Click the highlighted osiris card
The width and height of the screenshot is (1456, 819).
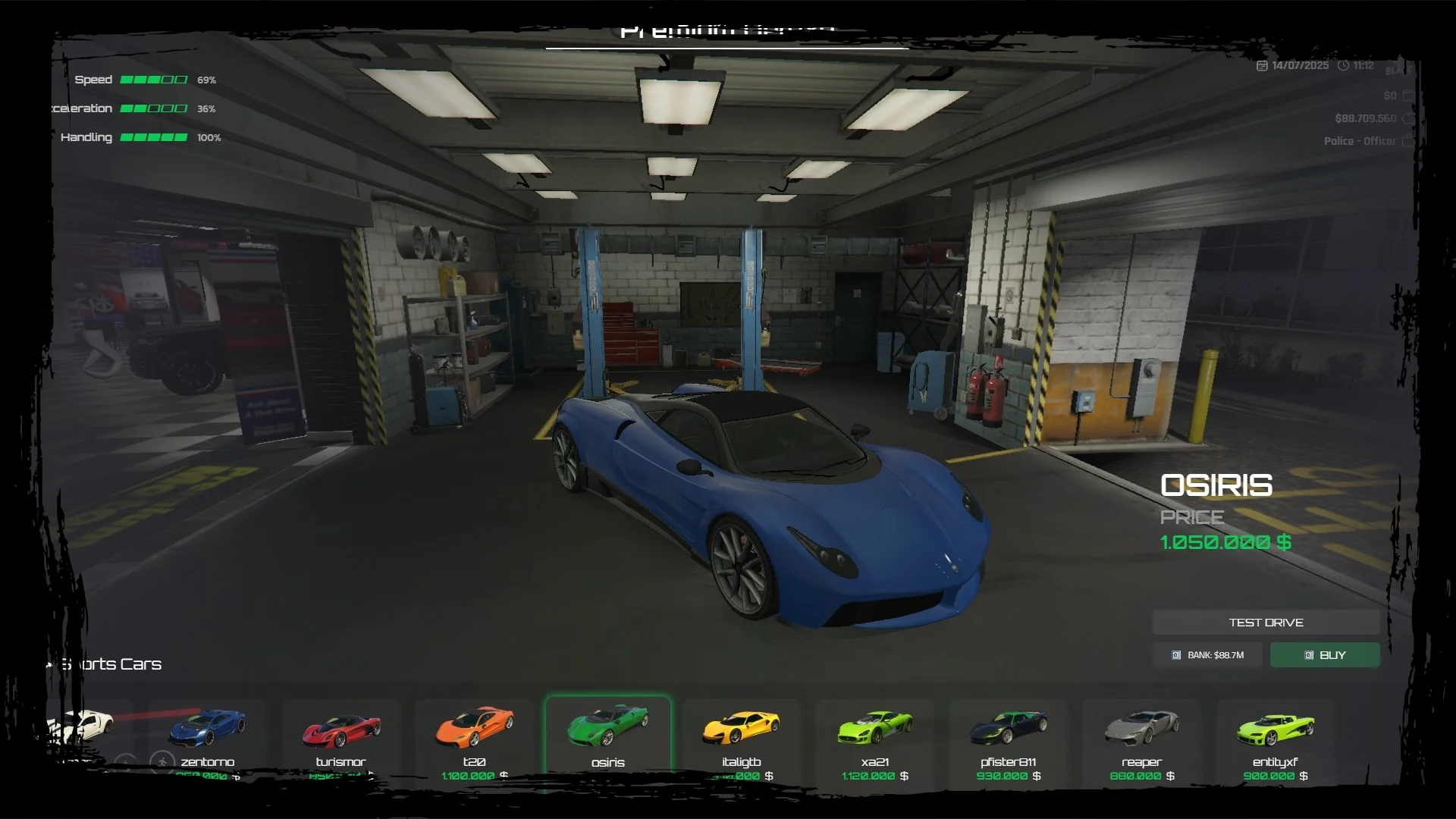[607, 739]
